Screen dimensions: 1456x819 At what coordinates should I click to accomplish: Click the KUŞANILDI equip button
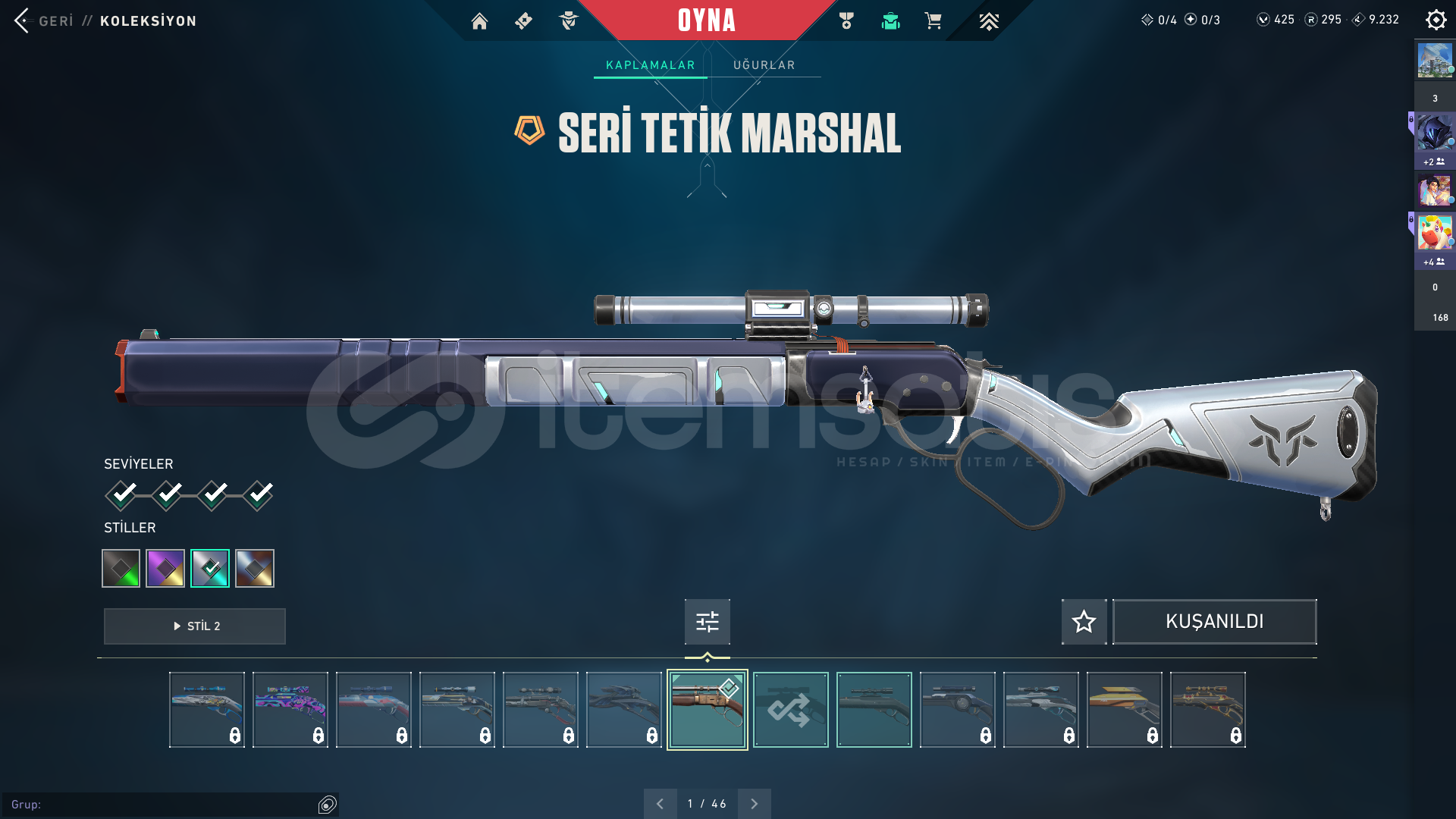coord(1214,622)
